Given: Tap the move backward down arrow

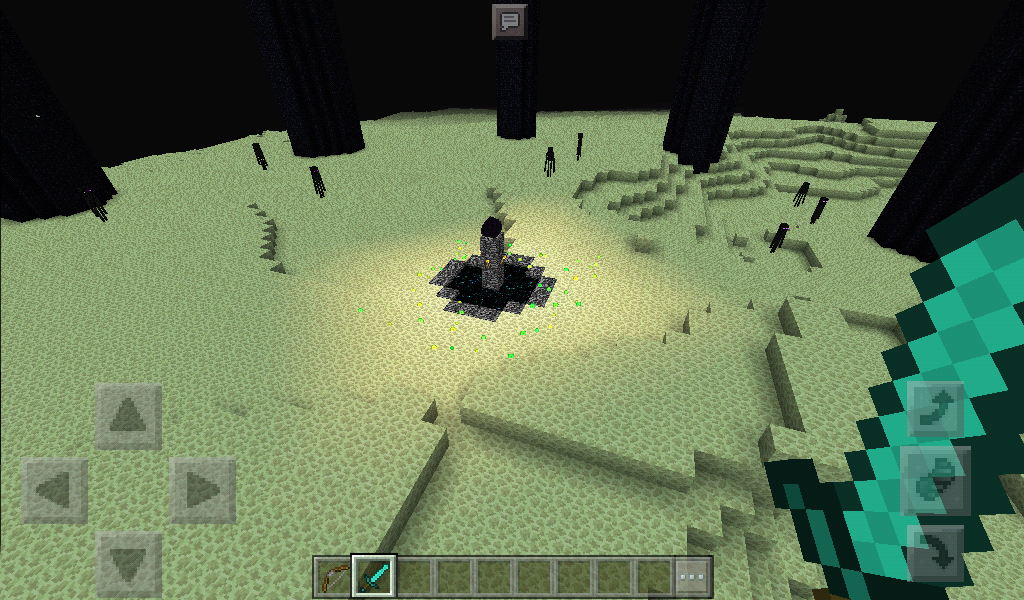Looking at the screenshot, I should click(129, 565).
